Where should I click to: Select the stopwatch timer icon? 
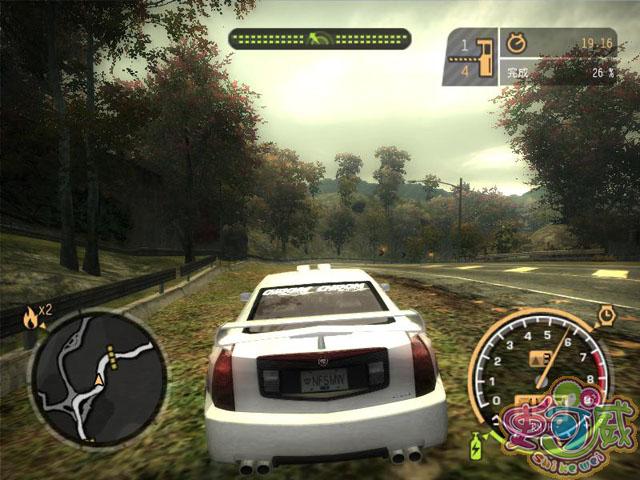tap(517, 44)
